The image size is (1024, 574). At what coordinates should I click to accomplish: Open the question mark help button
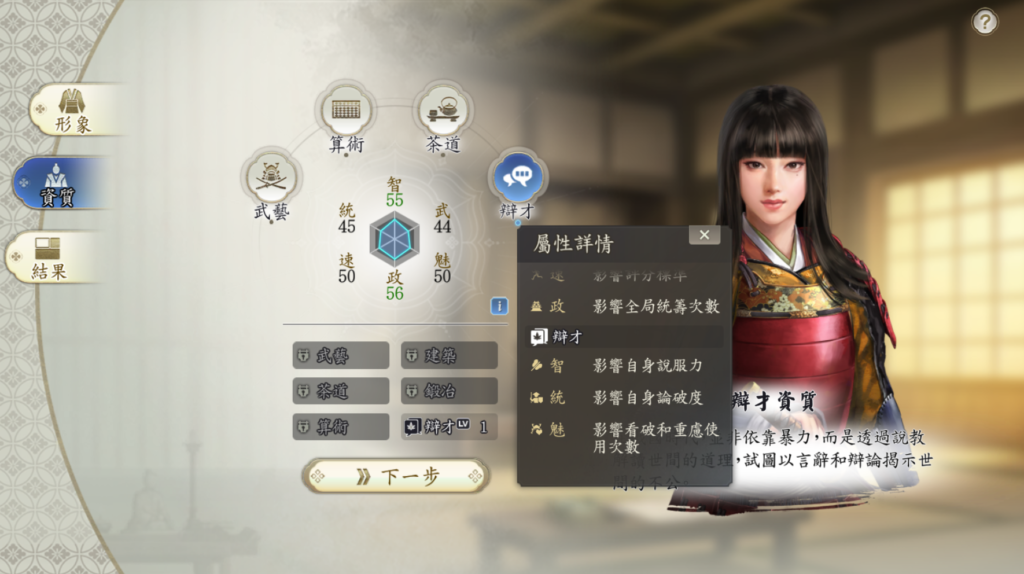click(985, 22)
